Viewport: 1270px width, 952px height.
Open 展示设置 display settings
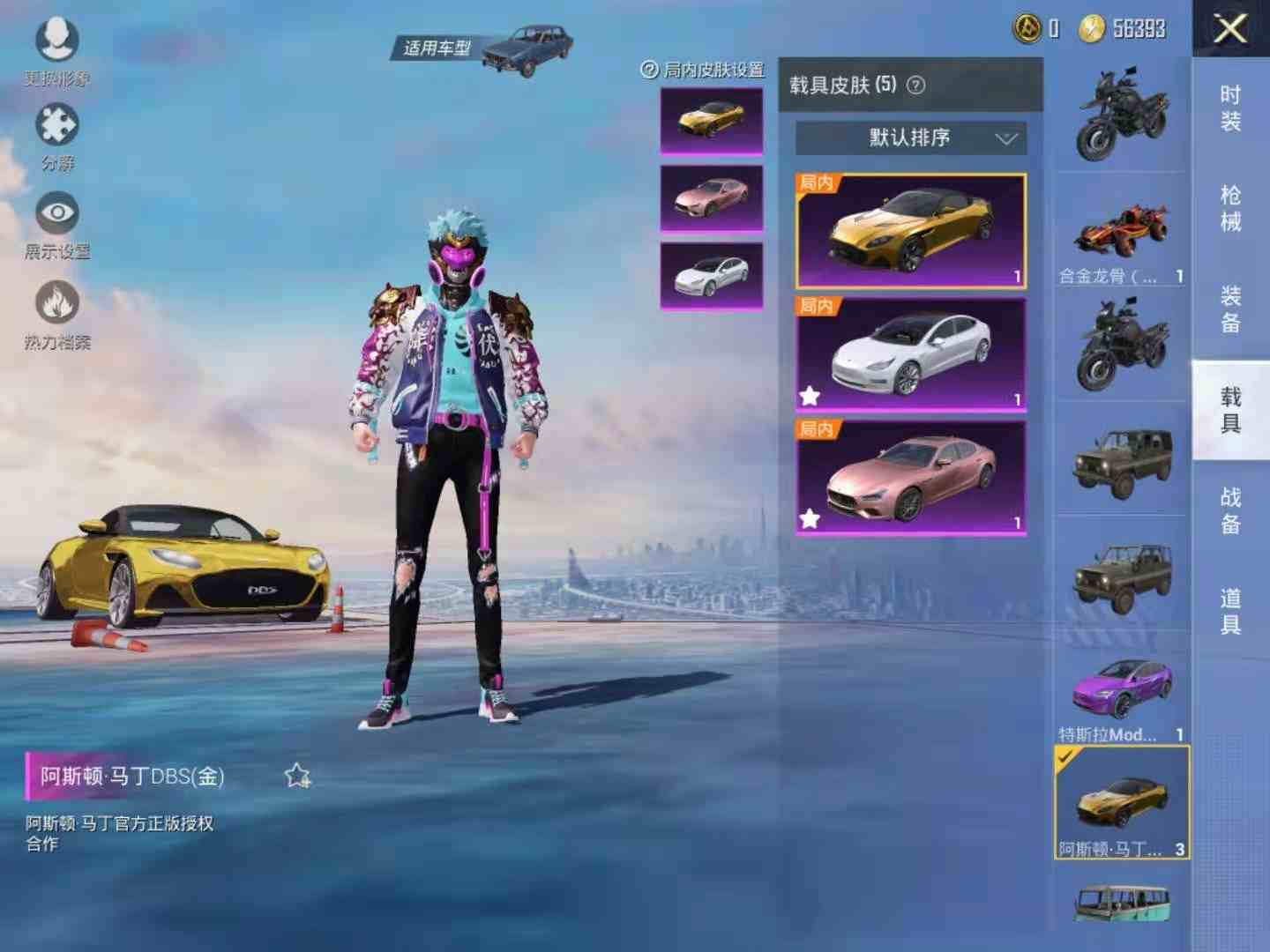pos(57,214)
